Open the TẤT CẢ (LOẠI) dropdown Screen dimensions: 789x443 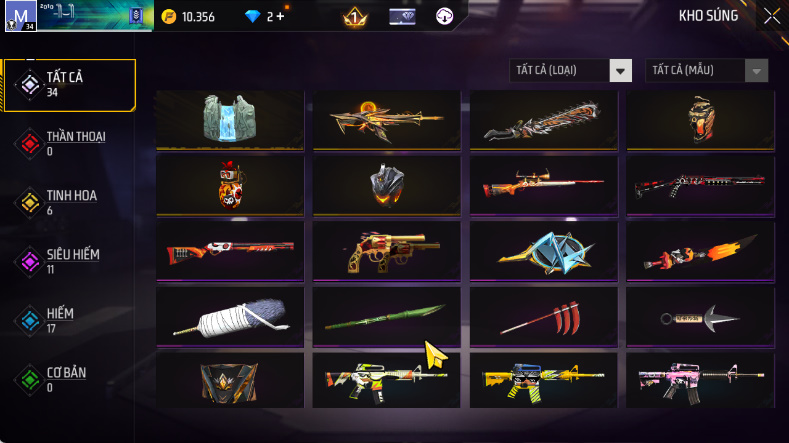(571, 70)
